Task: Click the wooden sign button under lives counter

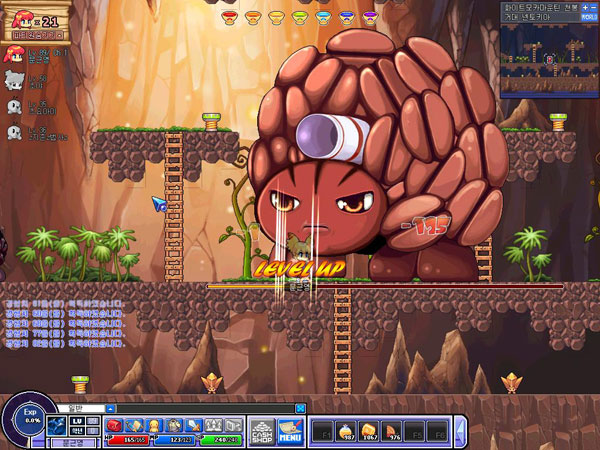Action: click(x=36, y=32)
